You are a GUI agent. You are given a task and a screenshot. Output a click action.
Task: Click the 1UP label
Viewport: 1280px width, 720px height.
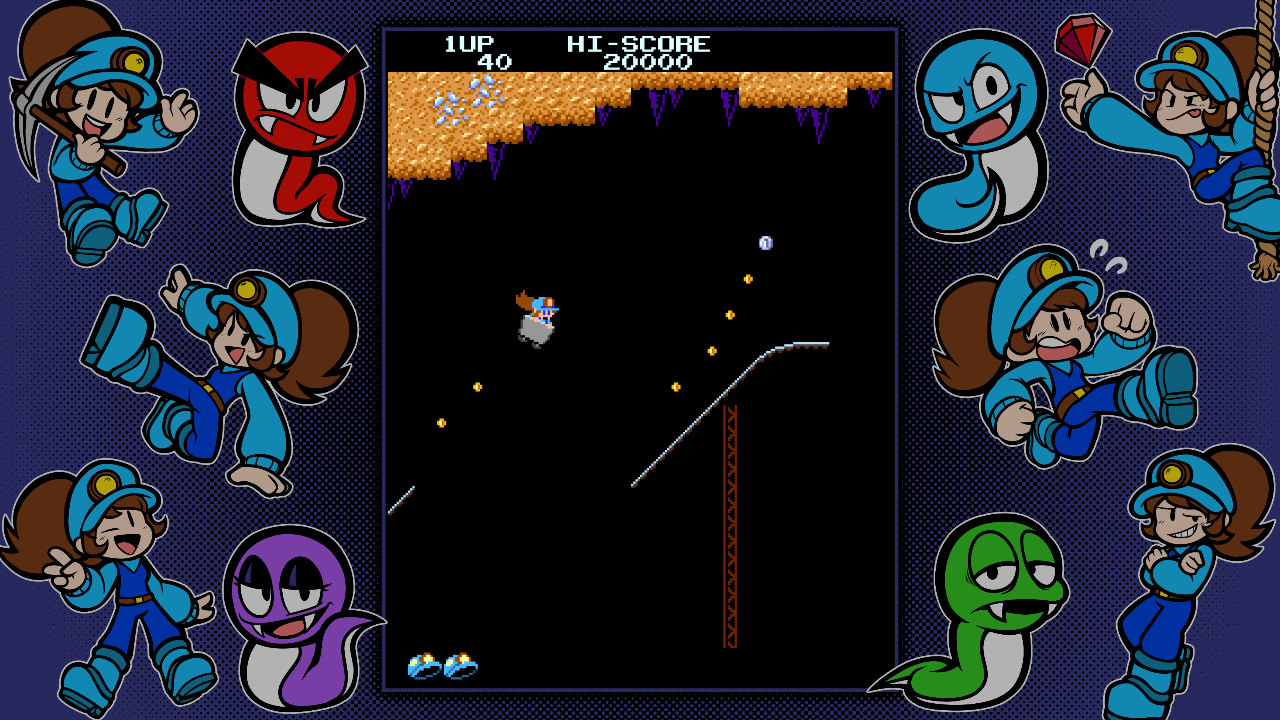click(x=470, y=43)
